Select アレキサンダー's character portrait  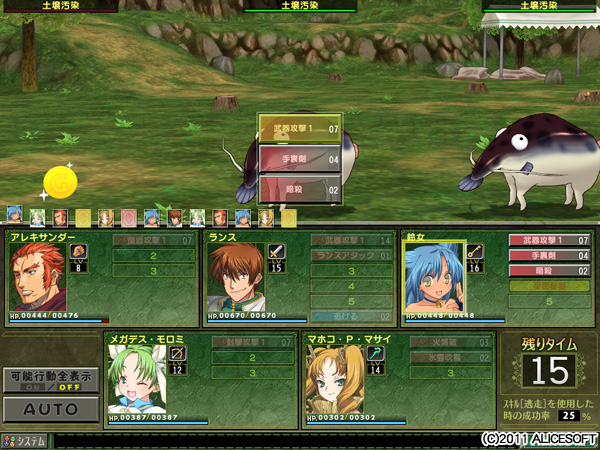click(38, 279)
